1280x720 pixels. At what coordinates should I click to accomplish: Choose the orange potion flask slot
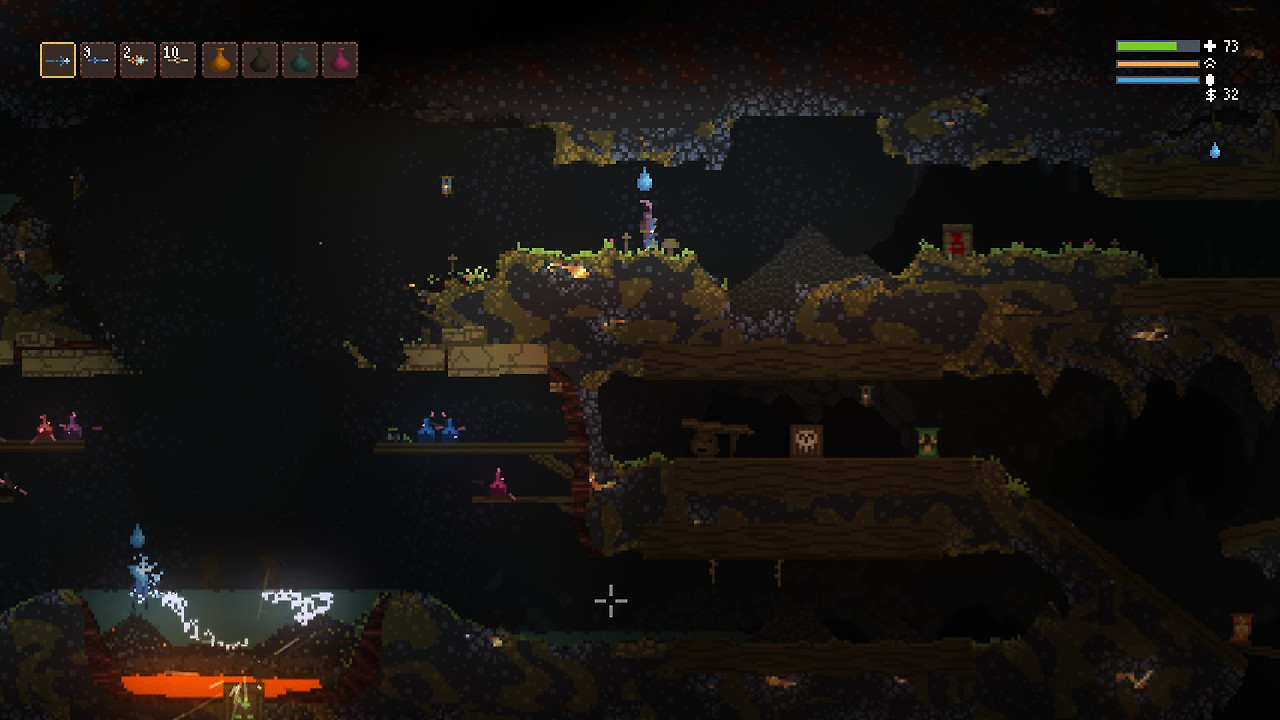(x=220, y=60)
